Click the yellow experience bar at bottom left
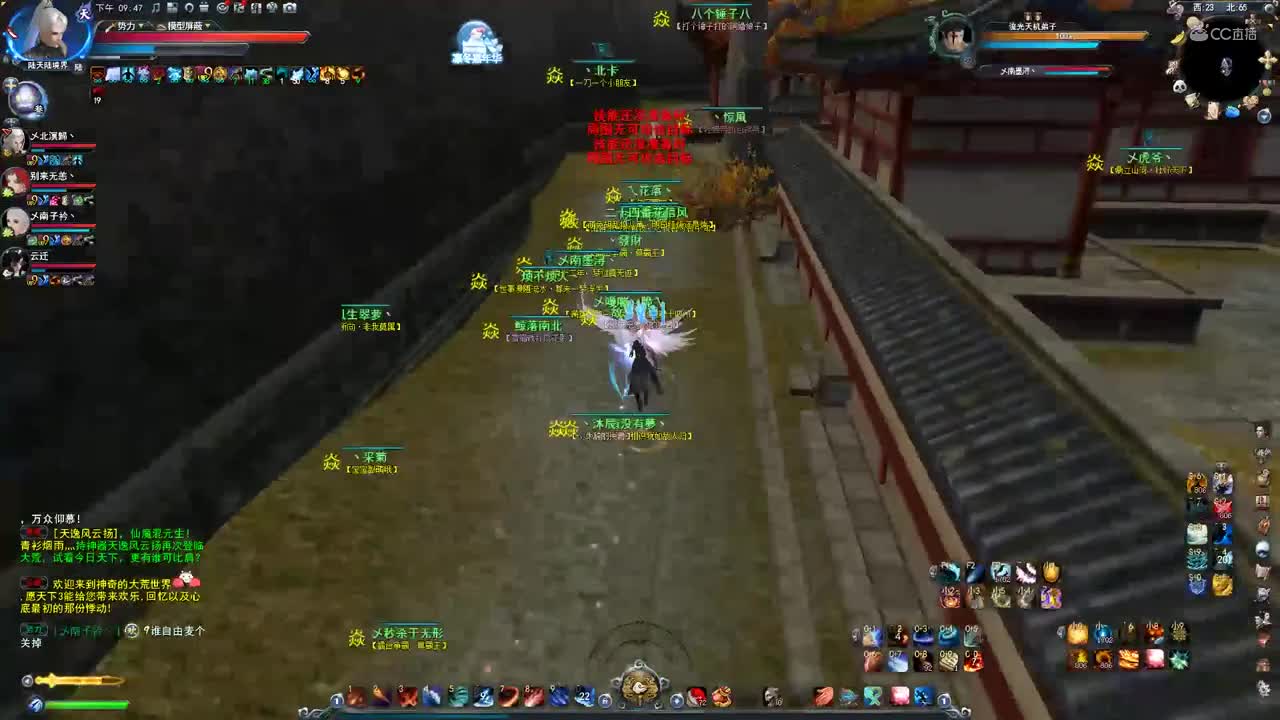This screenshot has height=720, width=1280. [76, 680]
